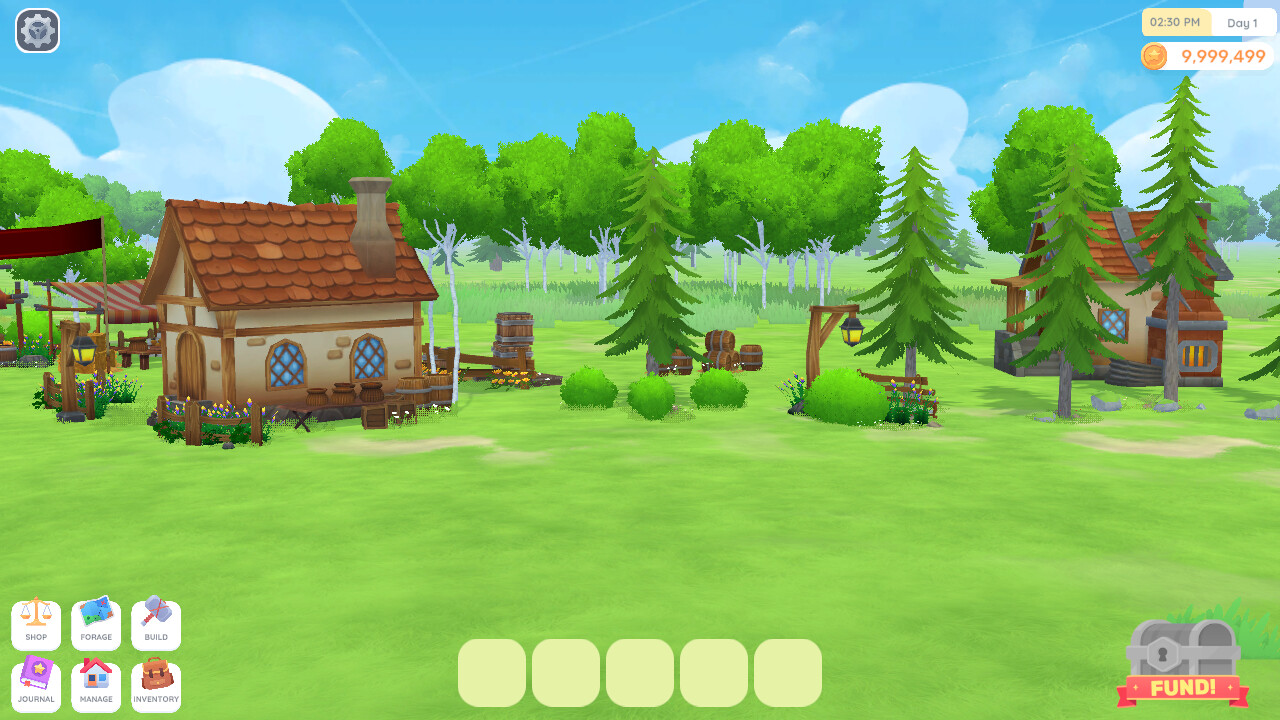Click the settings gear icon

(37, 31)
